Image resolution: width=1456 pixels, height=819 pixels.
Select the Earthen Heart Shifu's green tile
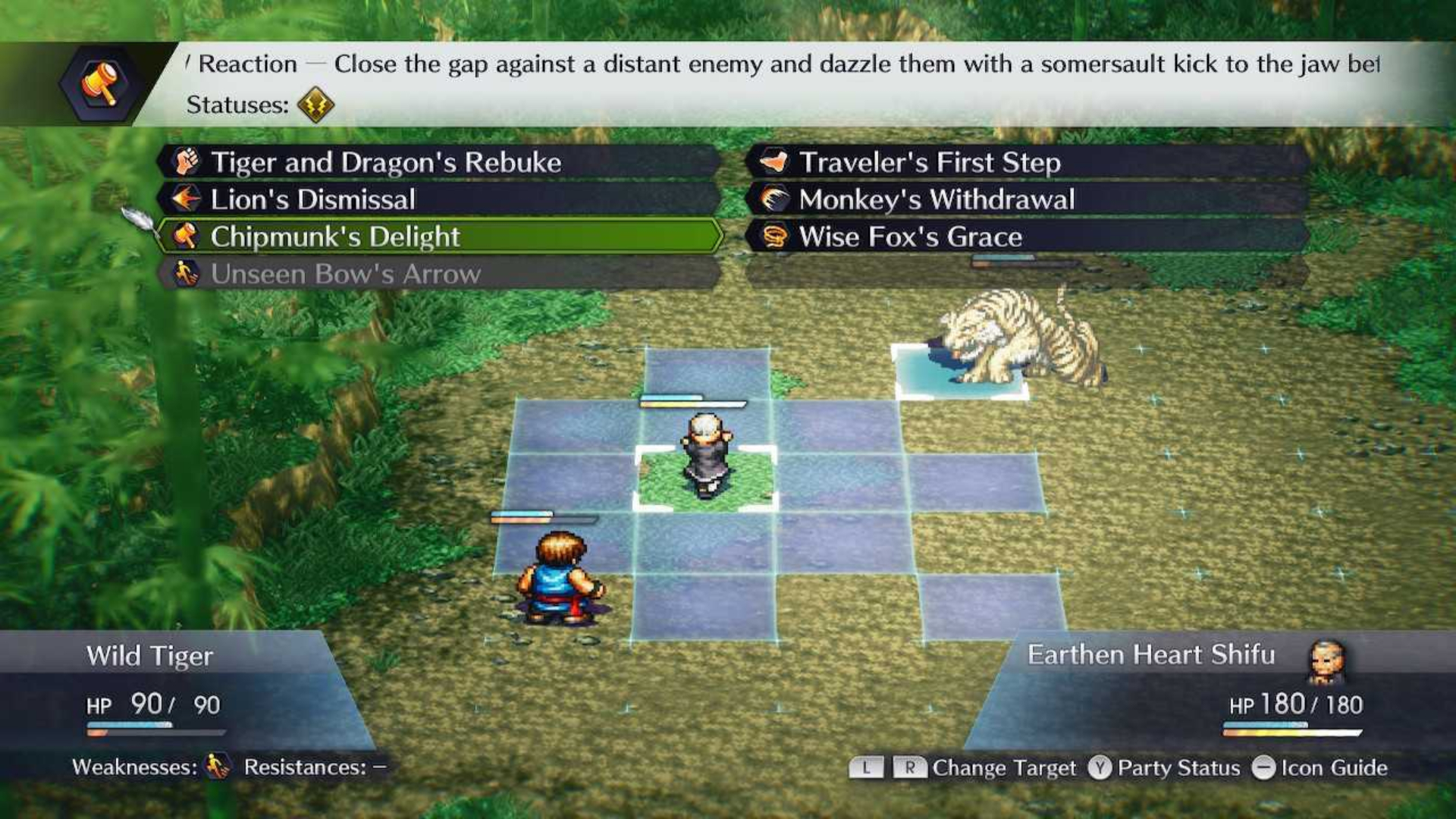(x=705, y=479)
